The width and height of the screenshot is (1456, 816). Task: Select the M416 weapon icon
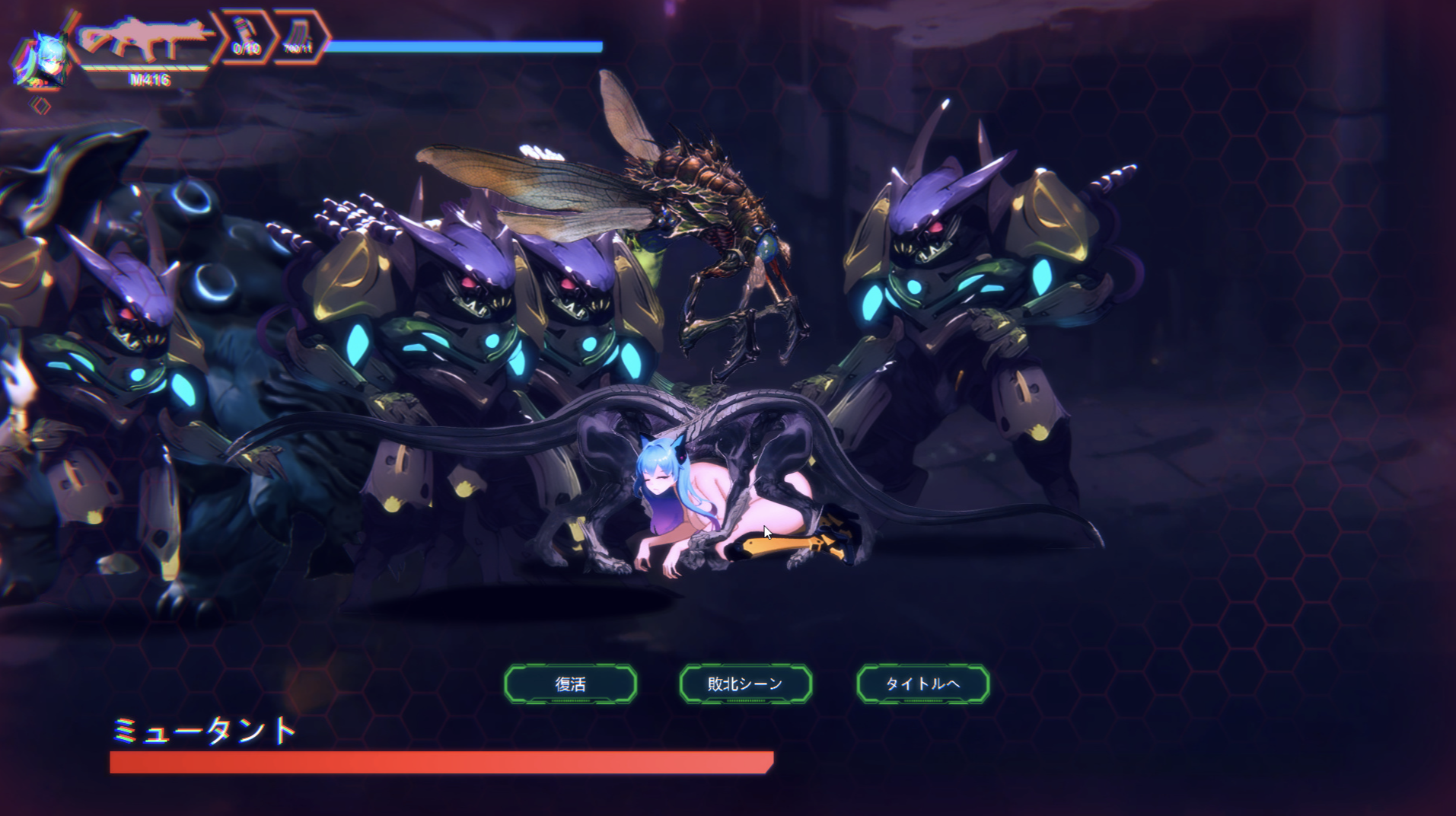148,41
